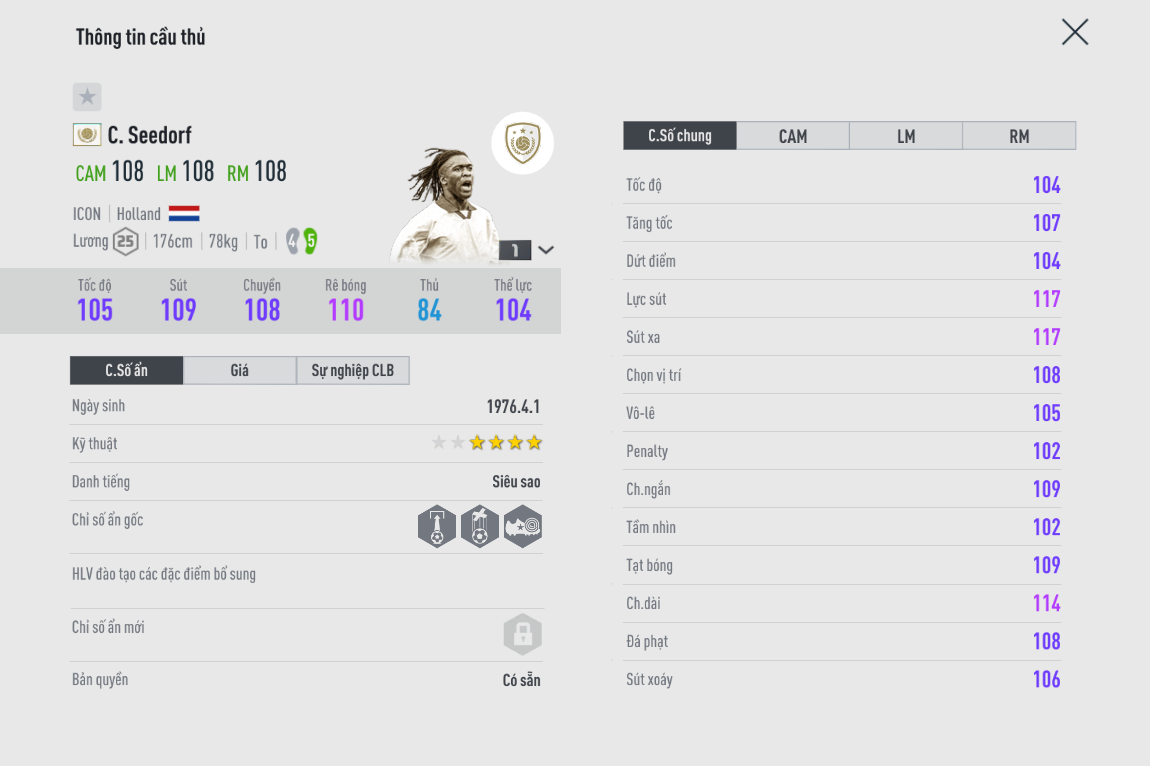Show RM position stats
Viewport: 1150px width, 766px height.
pyautogui.click(x=1019, y=136)
